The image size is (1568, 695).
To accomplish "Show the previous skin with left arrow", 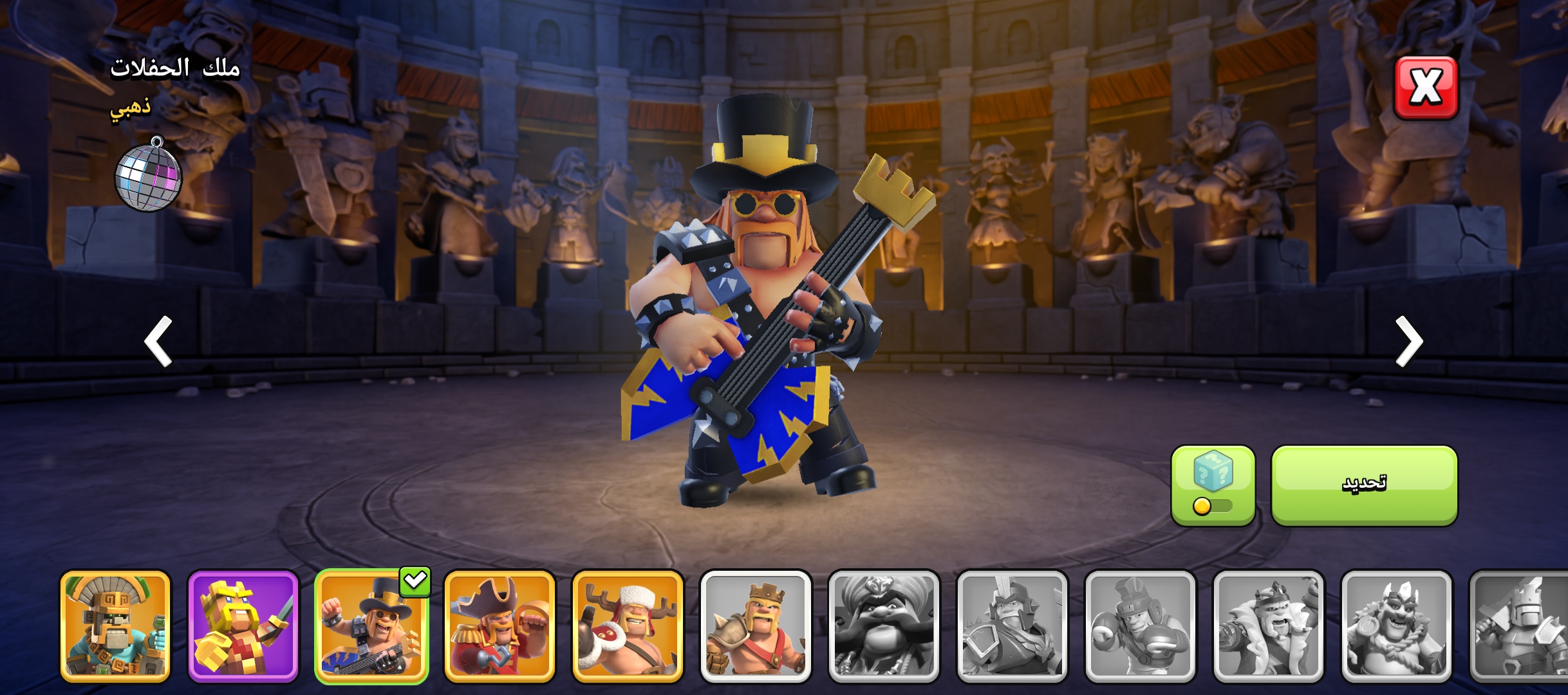I will (x=158, y=341).
